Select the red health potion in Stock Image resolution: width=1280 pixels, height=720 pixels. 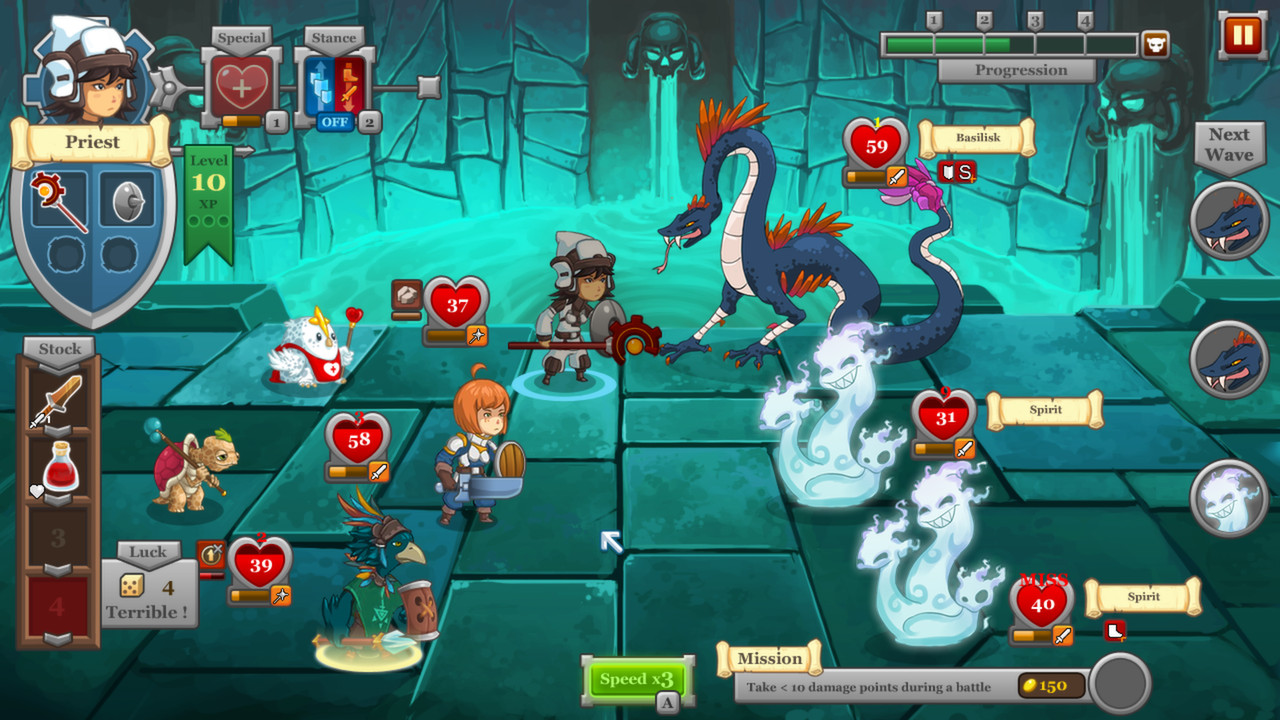coord(60,465)
